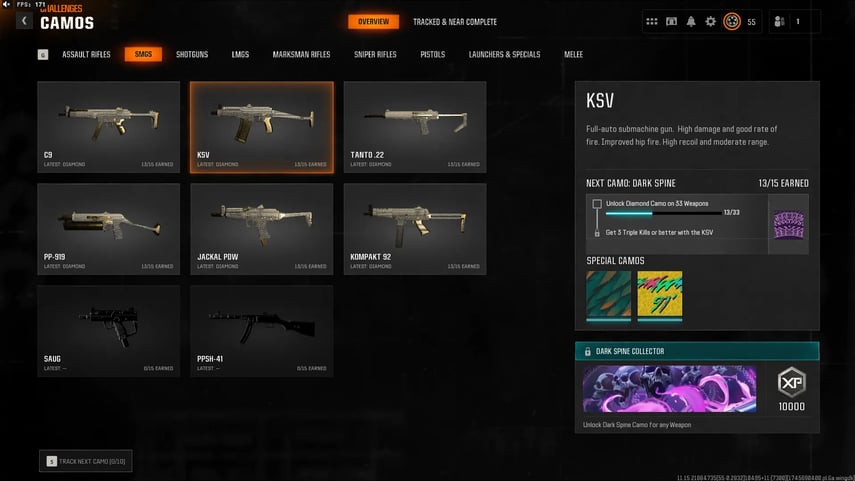
Task: Select the PP-919 weapon tile
Action: tap(109, 228)
